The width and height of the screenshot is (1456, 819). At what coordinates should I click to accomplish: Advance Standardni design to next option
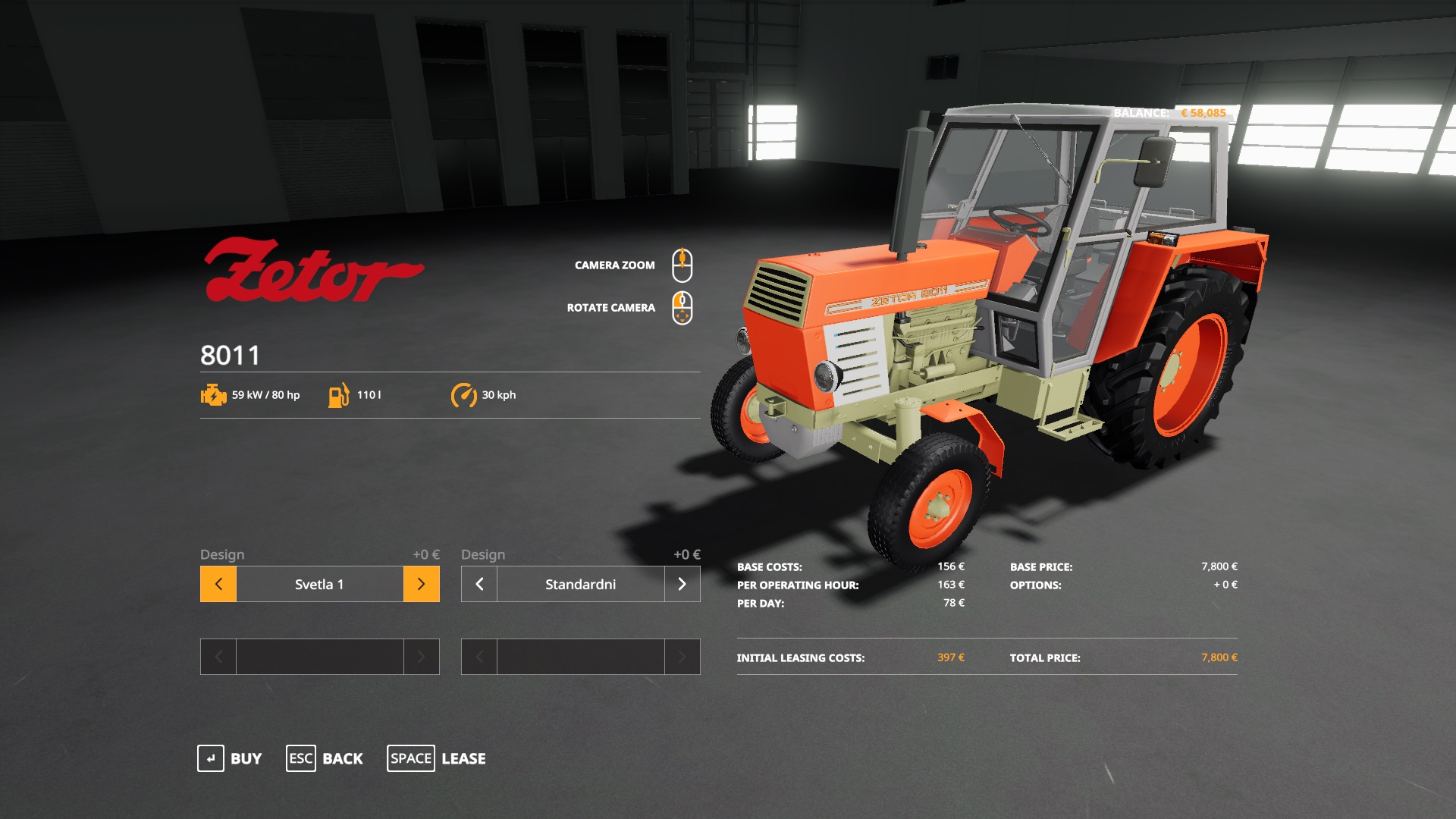point(682,584)
